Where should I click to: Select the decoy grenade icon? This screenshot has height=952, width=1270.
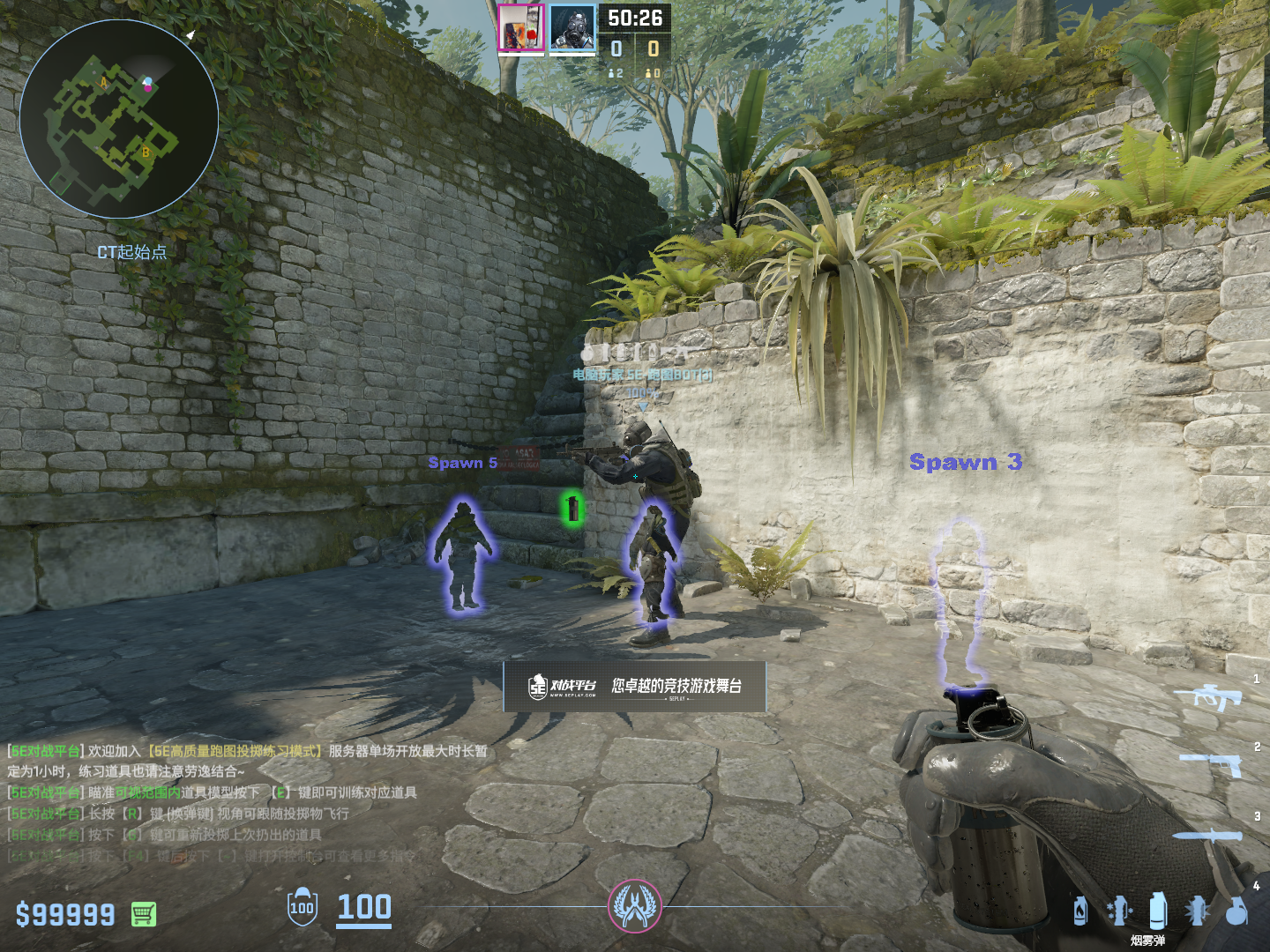[x=1119, y=911]
